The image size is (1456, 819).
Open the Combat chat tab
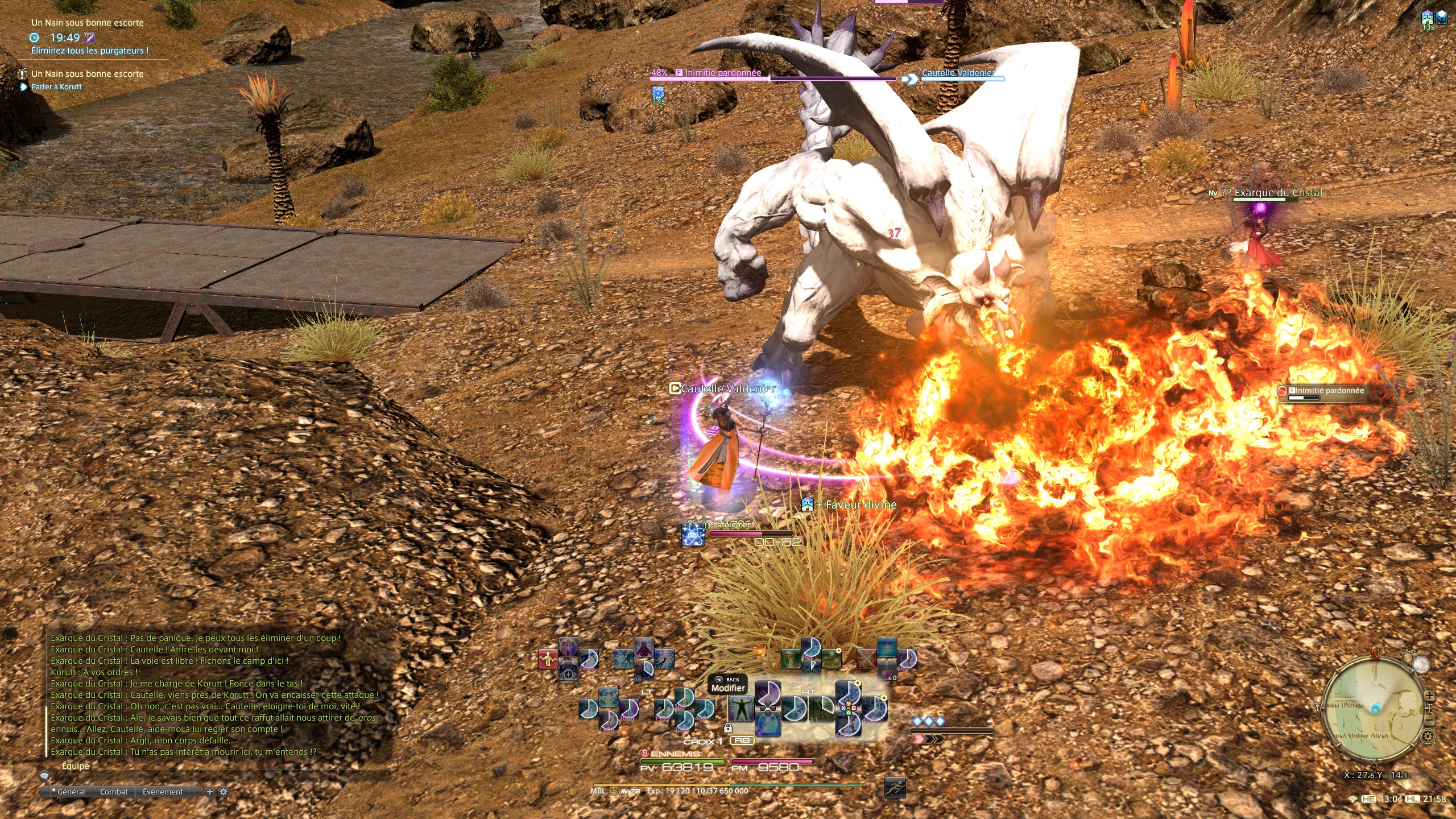tap(114, 792)
